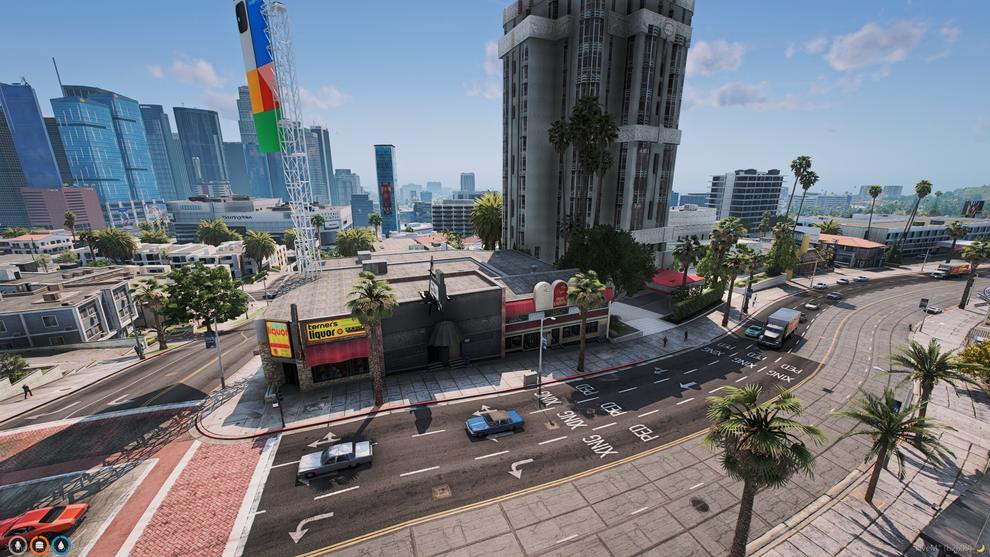Click the blue water drop thirst icon

61,545
